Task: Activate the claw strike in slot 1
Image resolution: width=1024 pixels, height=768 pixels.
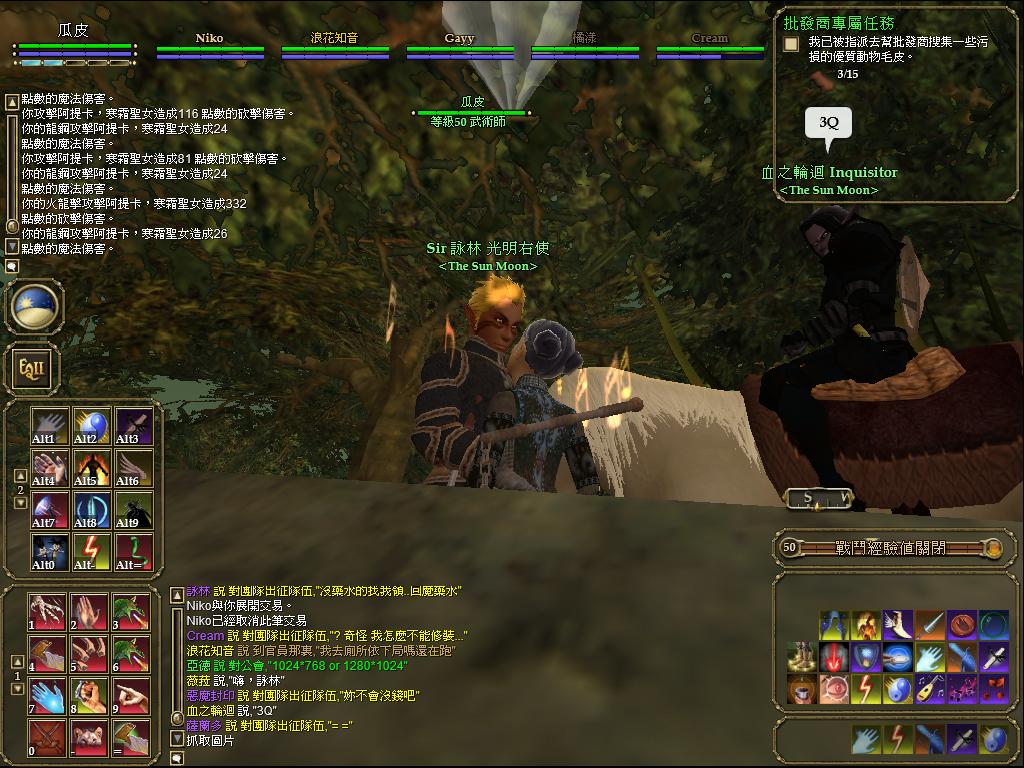Action: pos(47,612)
